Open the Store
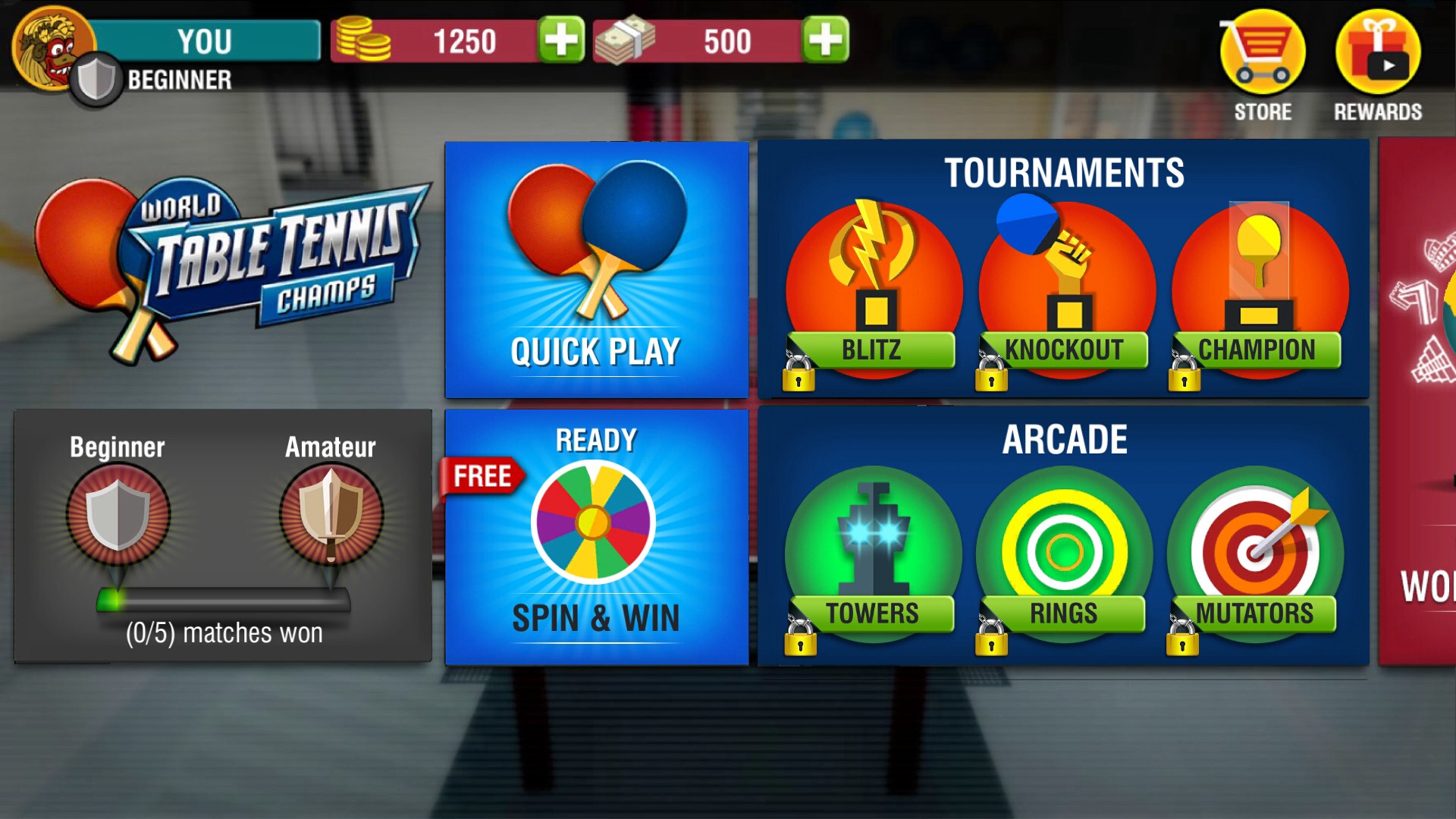Screen dimensions: 1456x819 1262,64
